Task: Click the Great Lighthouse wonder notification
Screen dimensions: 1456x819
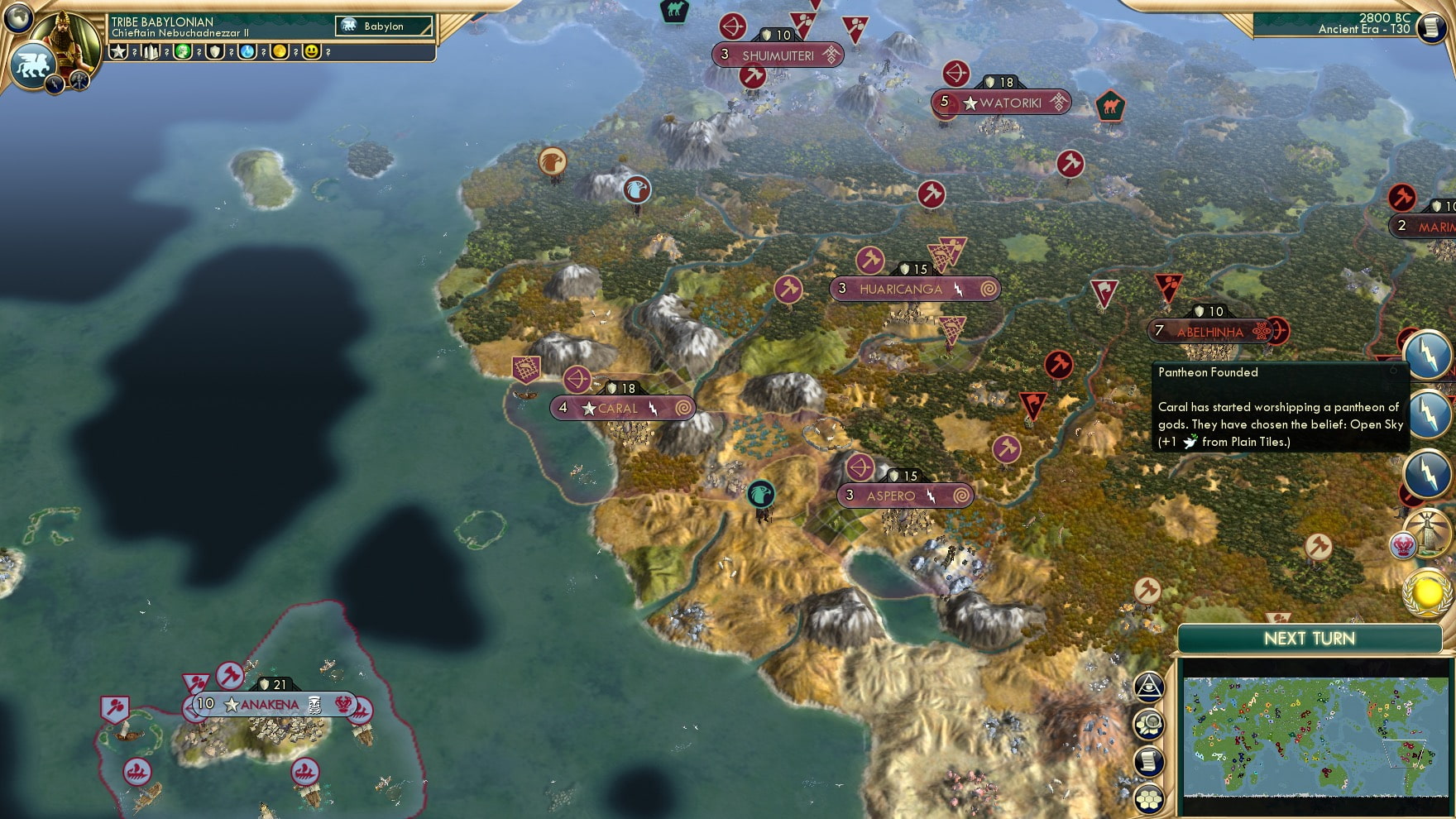Action: [x=1429, y=533]
